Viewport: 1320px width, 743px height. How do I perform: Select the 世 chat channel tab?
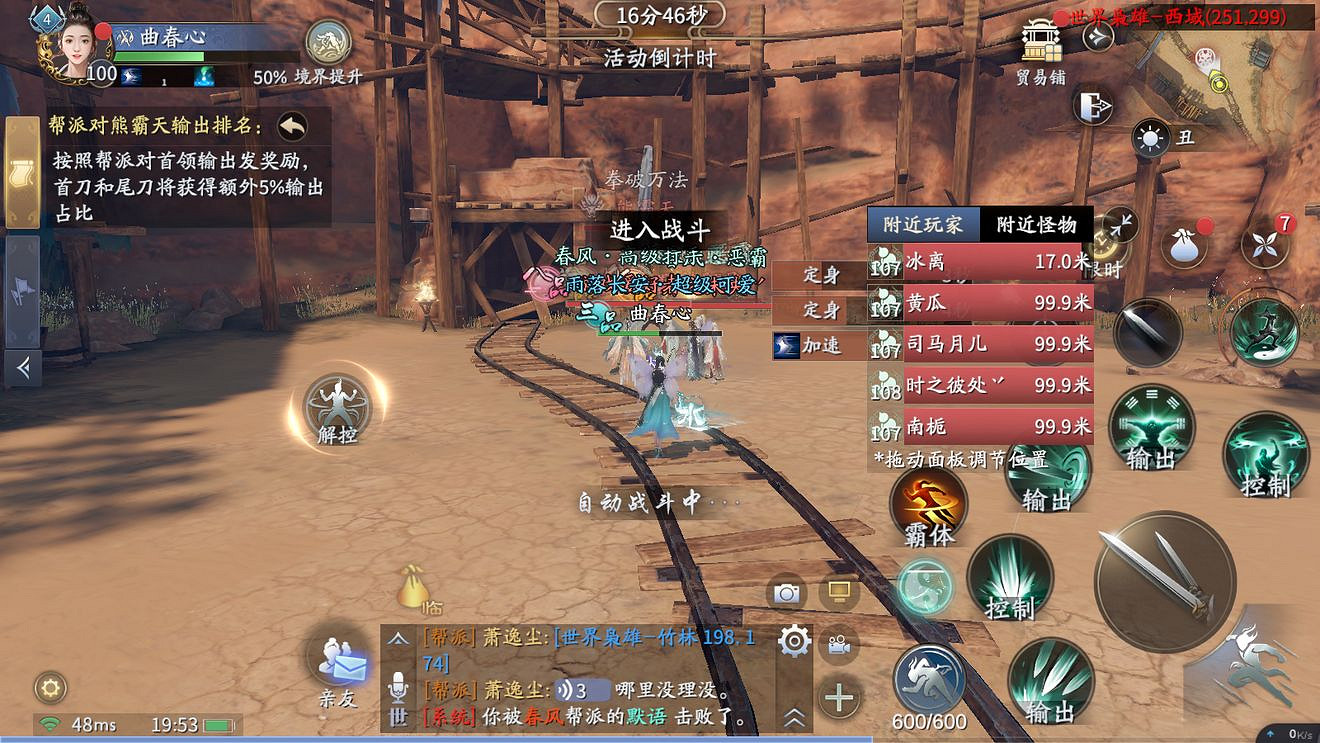click(x=399, y=717)
